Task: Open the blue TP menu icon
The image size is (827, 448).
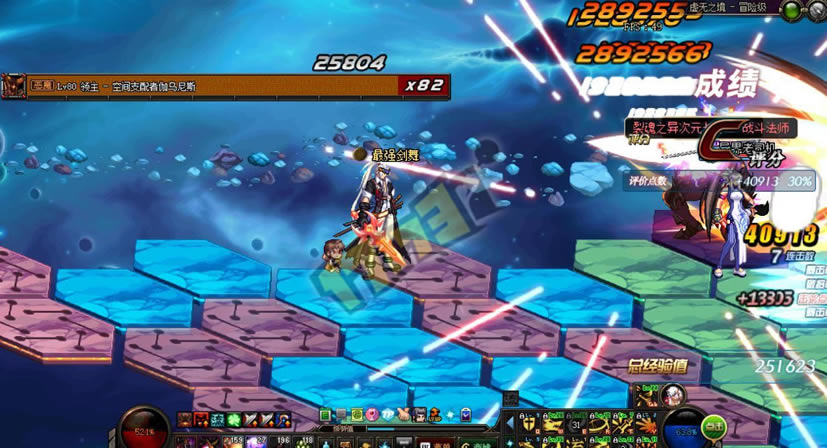Action: coord(386,414)
